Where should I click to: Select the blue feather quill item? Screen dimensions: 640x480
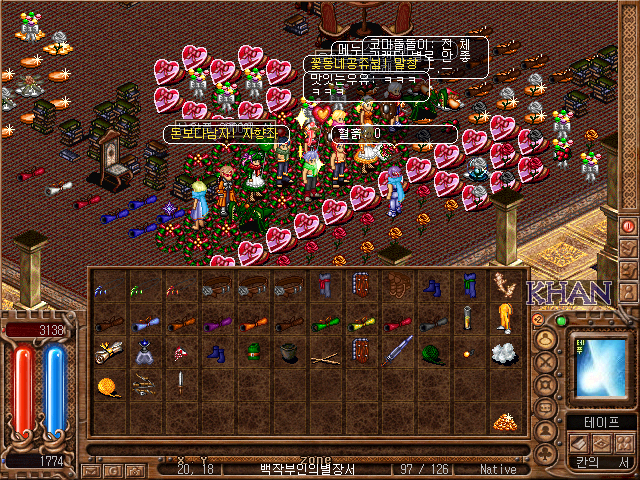point(397,353)
